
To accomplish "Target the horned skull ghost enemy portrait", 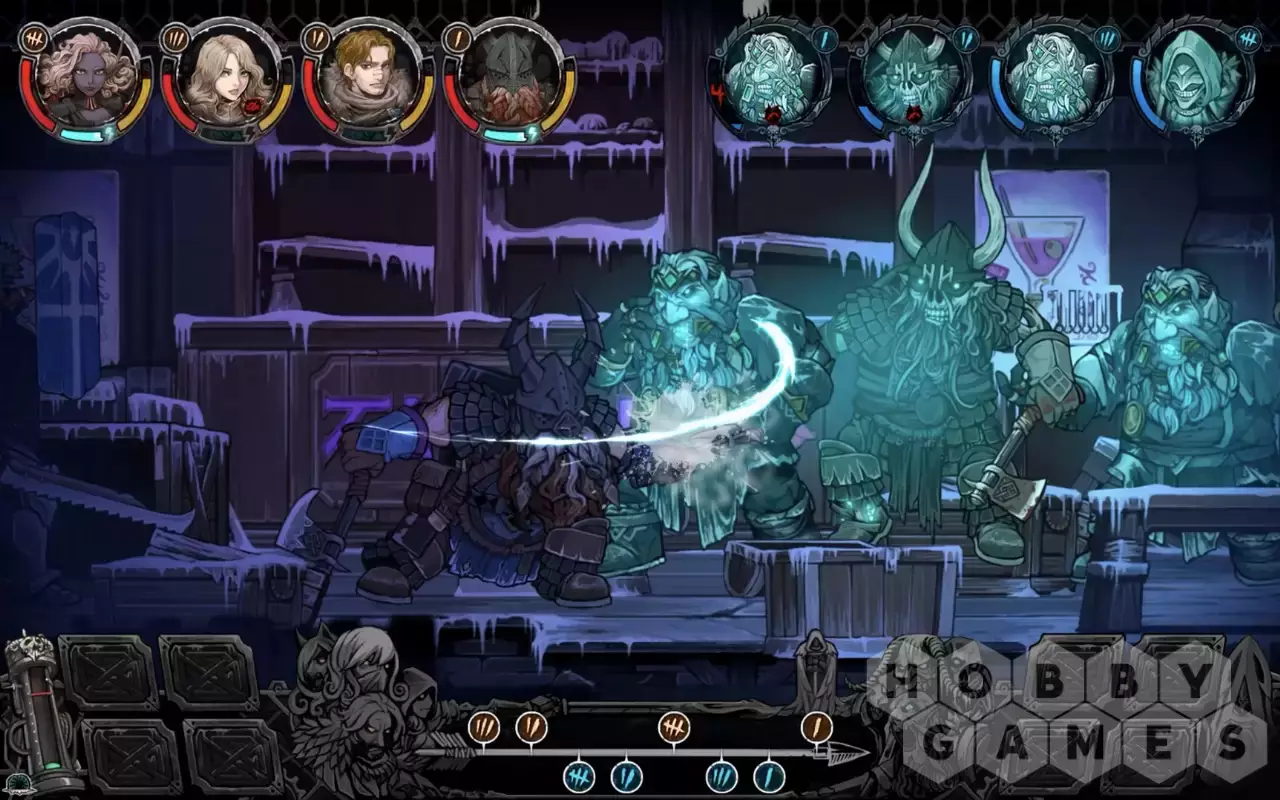I will point(909,82).
